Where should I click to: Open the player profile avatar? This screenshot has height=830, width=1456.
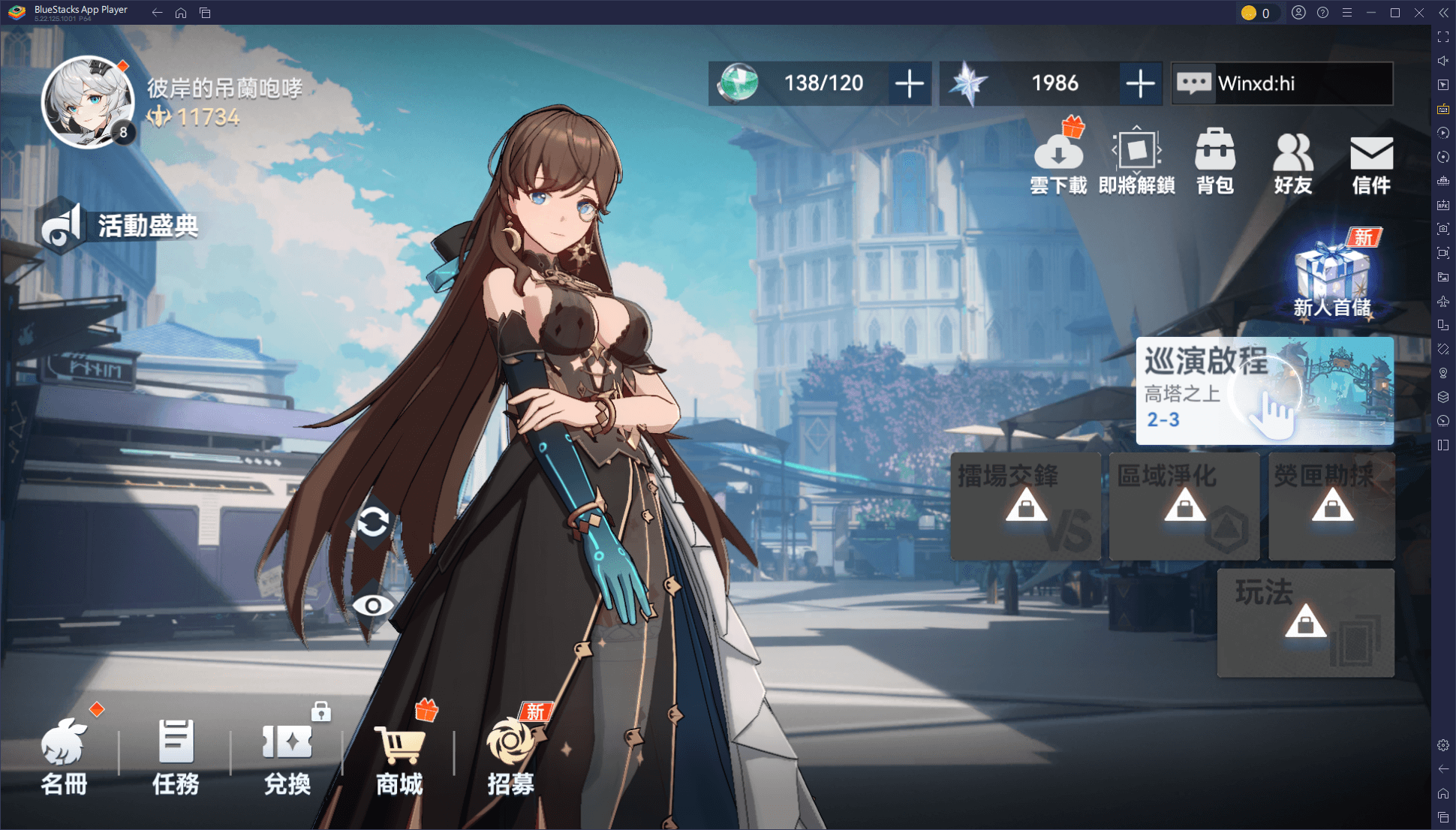[88, 101]
